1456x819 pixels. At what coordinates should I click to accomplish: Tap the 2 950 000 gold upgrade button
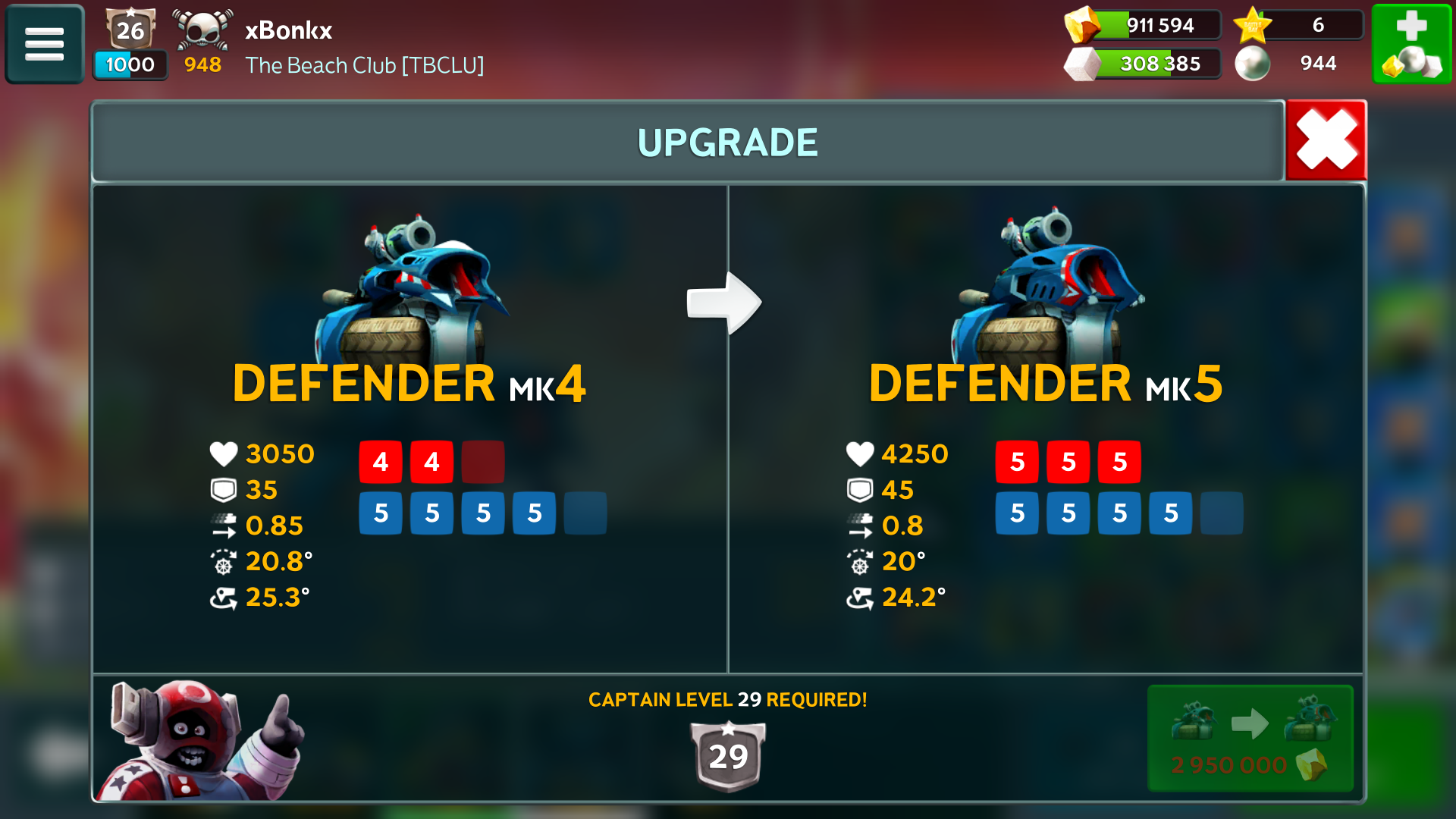1250,739
